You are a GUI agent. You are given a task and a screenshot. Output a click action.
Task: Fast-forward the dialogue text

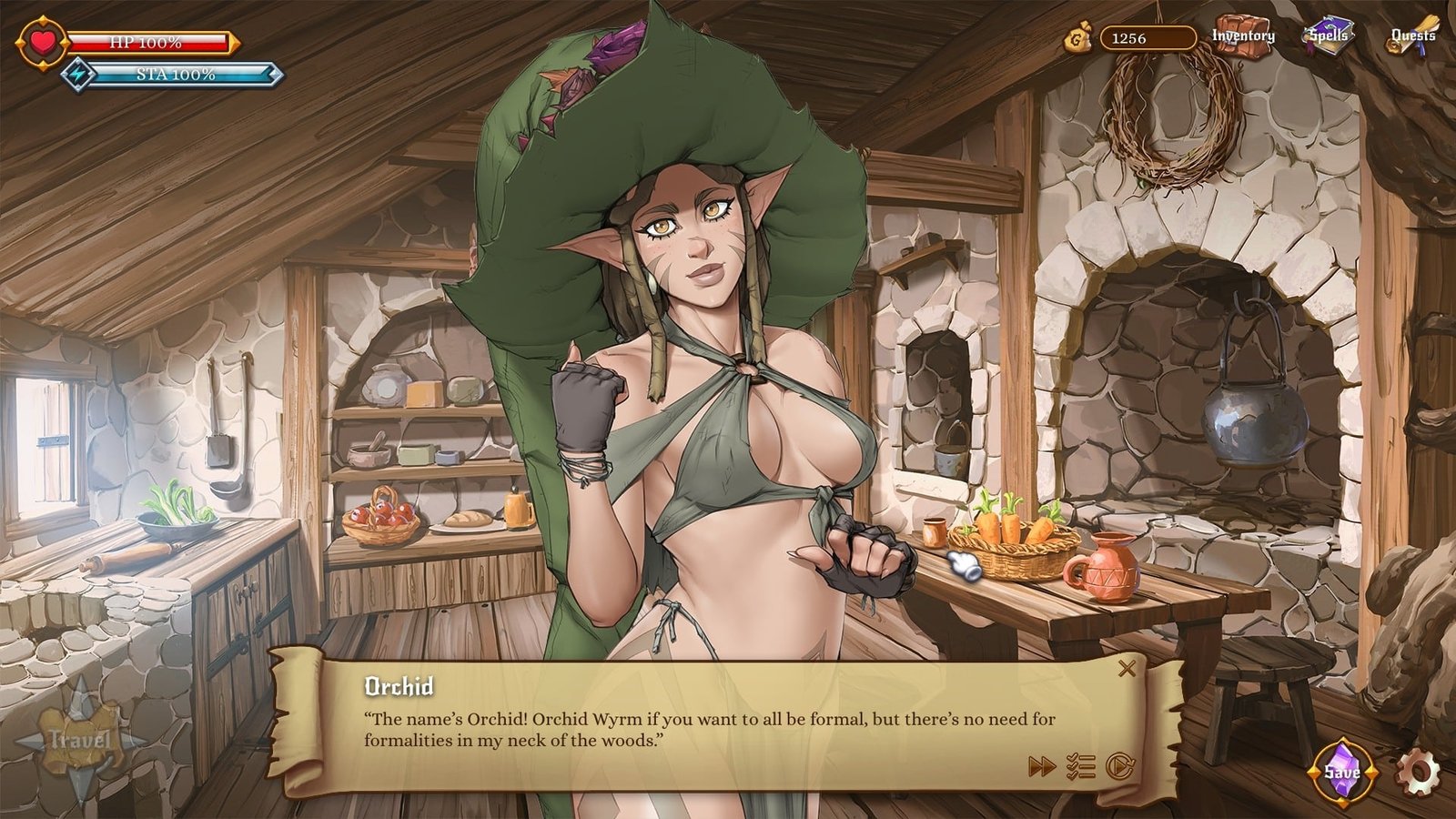1041,767
